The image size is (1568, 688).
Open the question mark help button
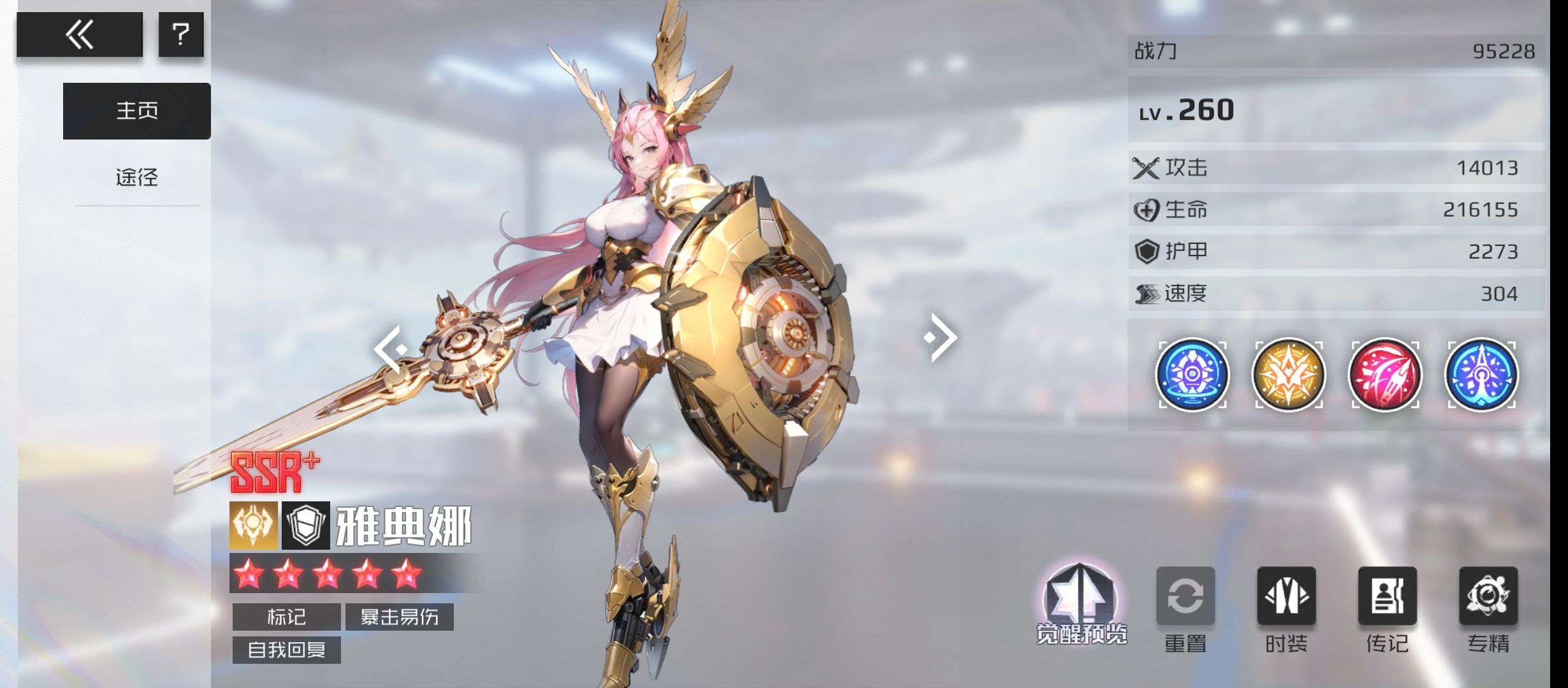click(181, 34)
